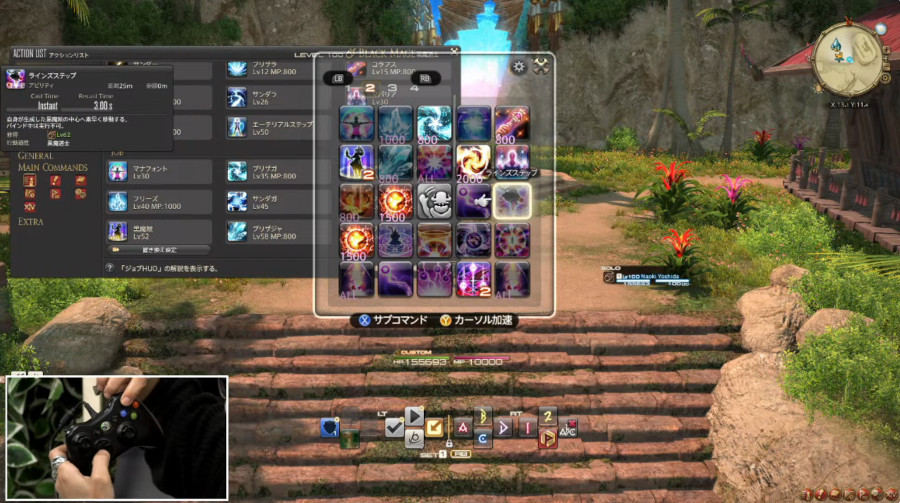
Task: Choose the Lv52 action in the list
Action: (x=158, y=232)
